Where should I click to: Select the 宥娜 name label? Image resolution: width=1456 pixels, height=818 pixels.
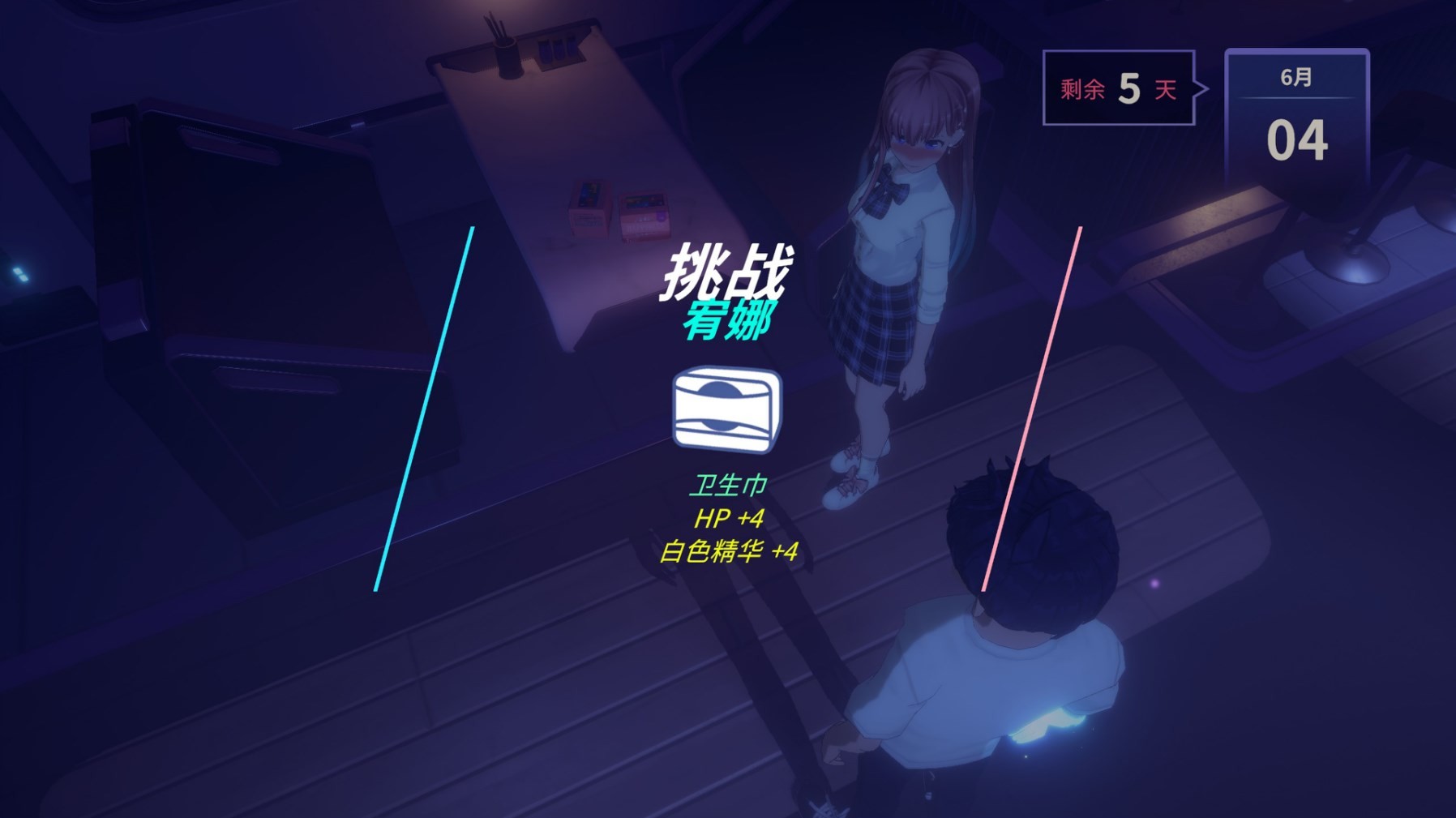[729, 320]
